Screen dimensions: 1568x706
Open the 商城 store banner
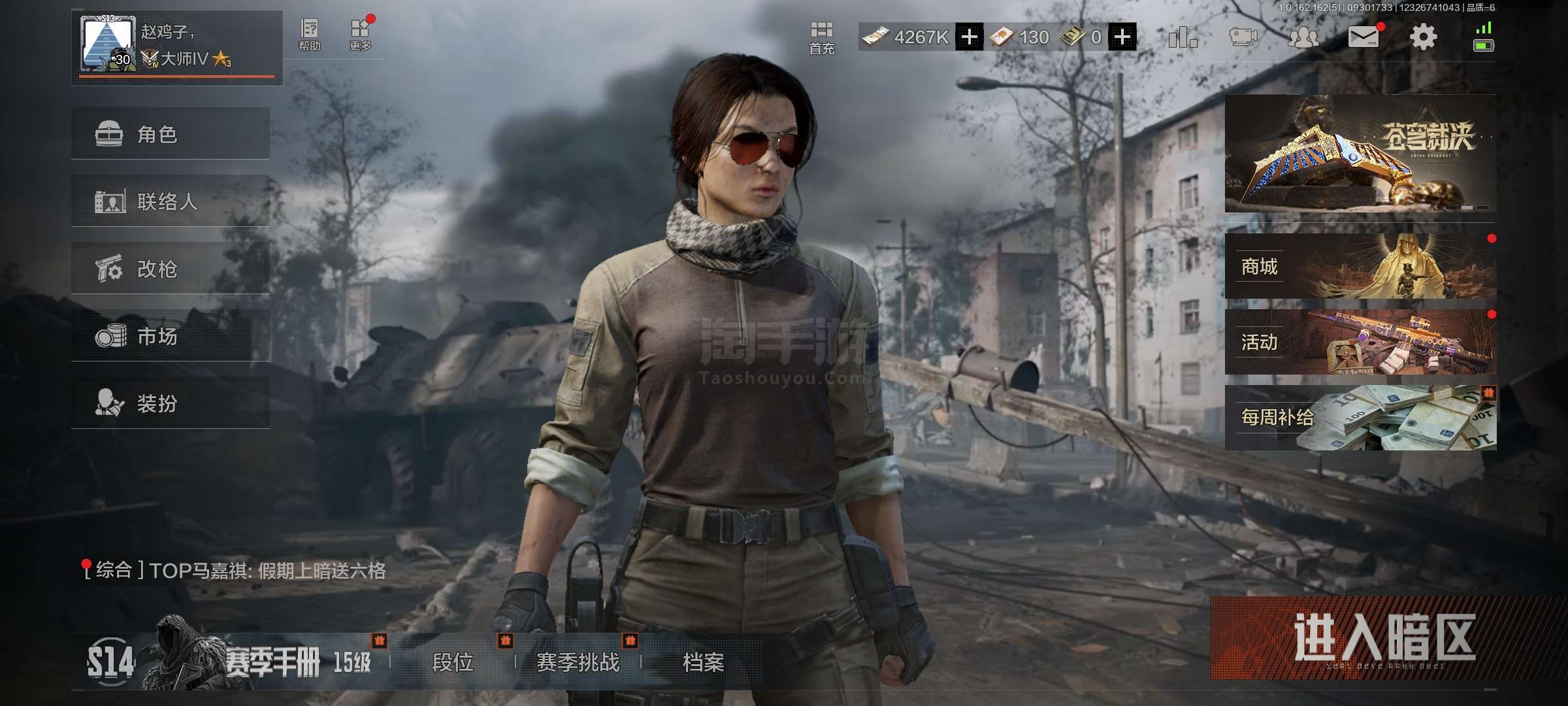tap(1360, 266)
